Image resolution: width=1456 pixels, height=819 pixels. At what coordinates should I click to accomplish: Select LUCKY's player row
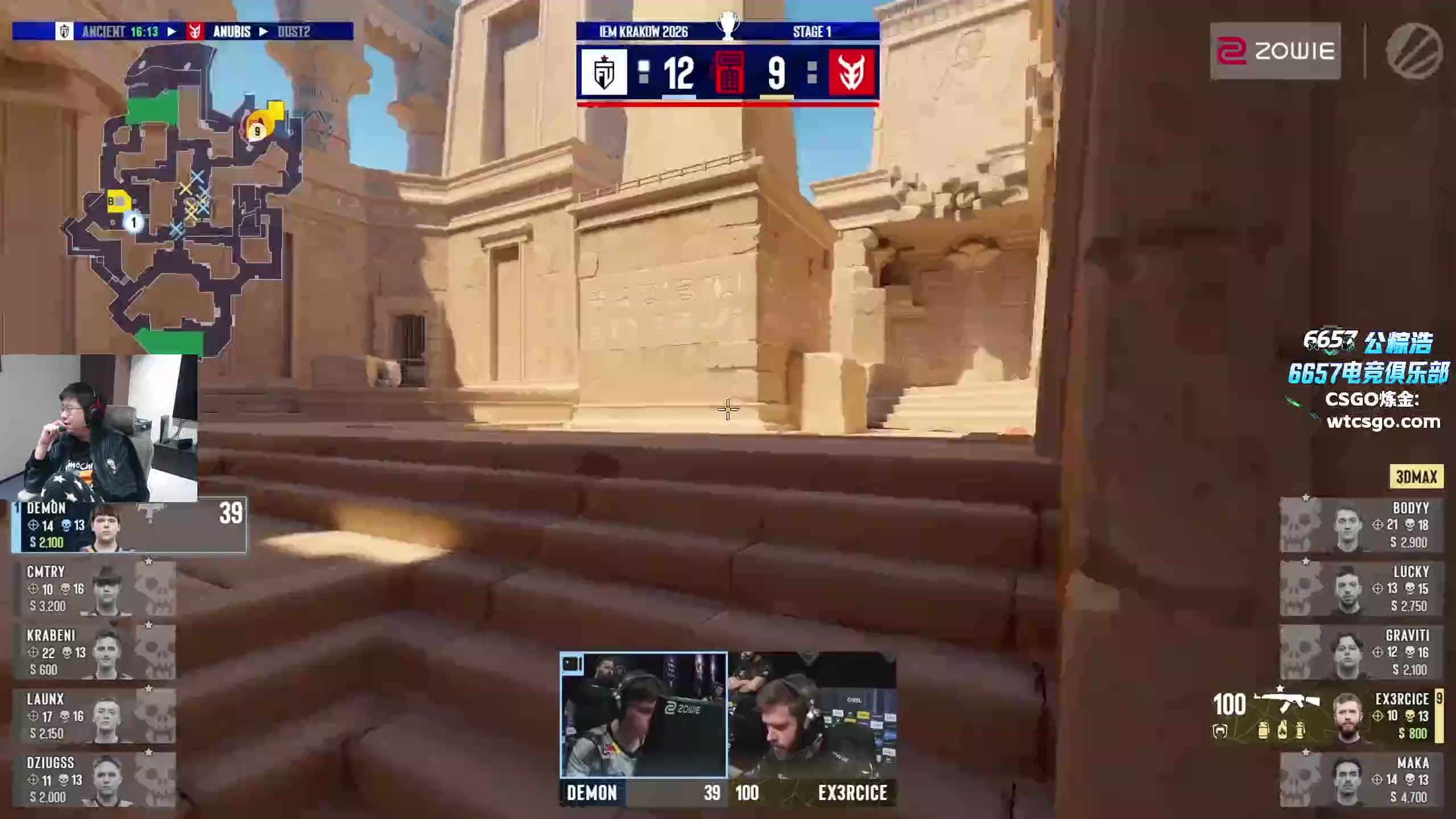click(x=1361, y=589)
